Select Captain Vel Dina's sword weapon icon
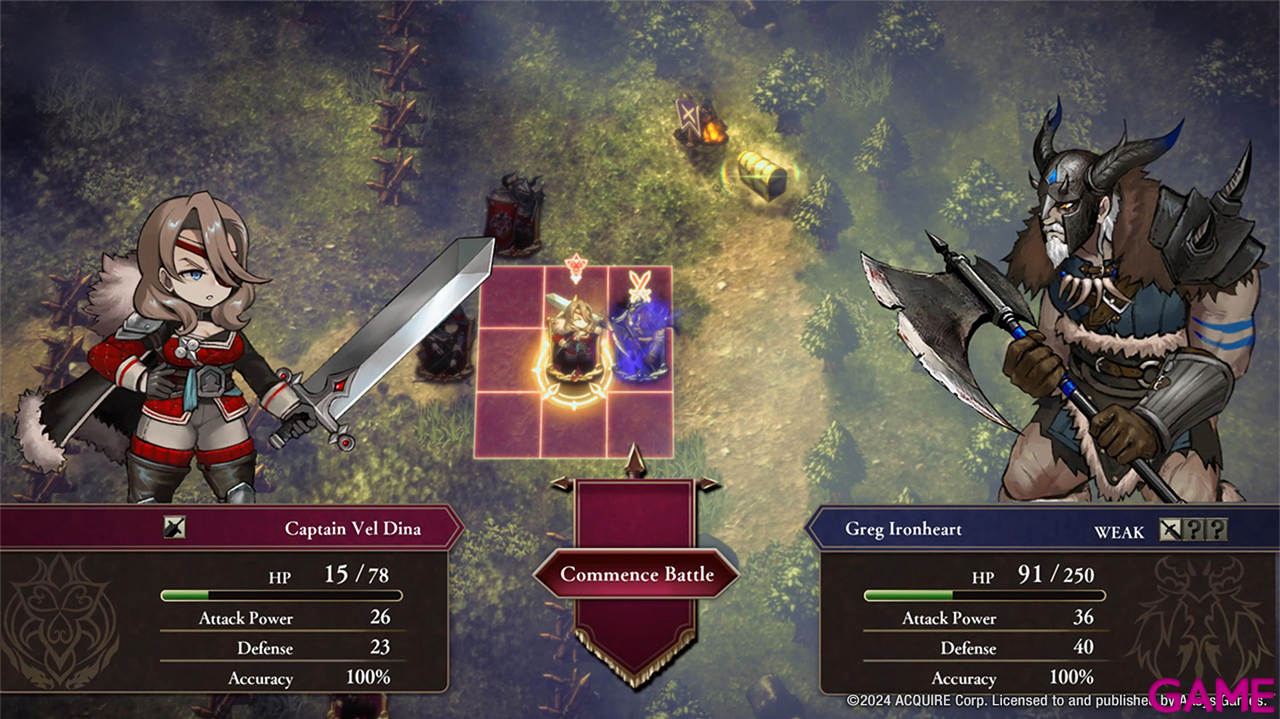Screen dimensions: 1280x719 (175, 528)
